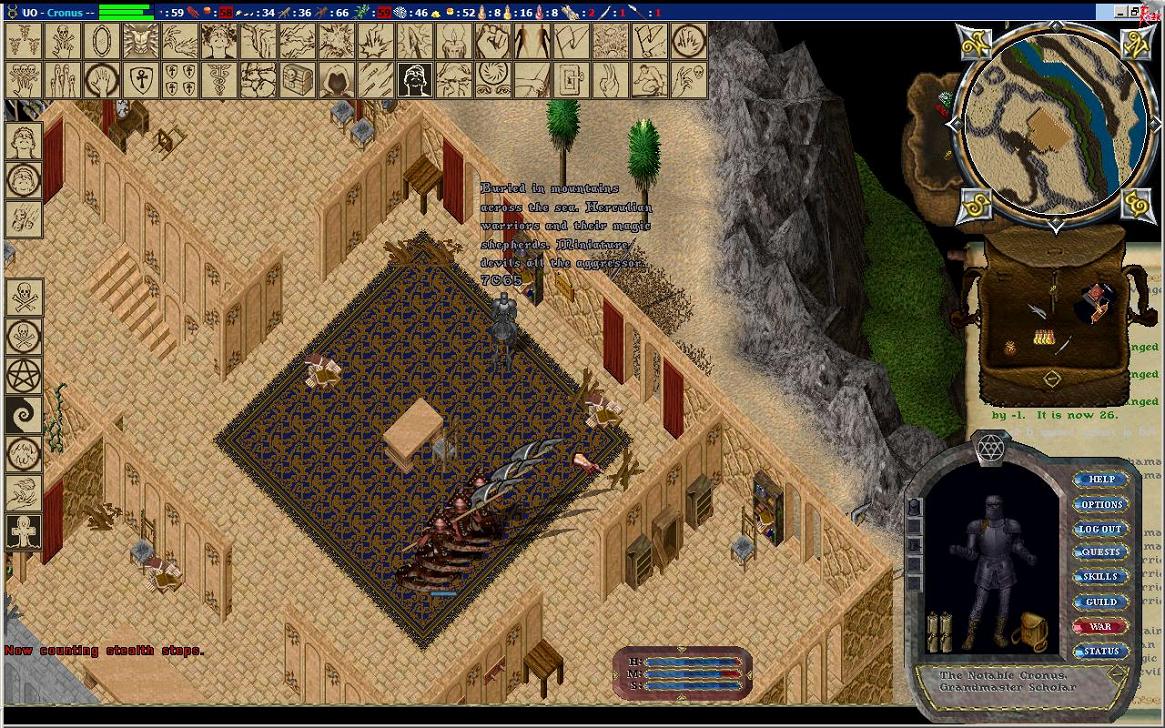Viewport: 1165px width, 728px height.
Task: Open the Help menu on paperdoll
Action: pyautogui.click(x=1100, y=480)
